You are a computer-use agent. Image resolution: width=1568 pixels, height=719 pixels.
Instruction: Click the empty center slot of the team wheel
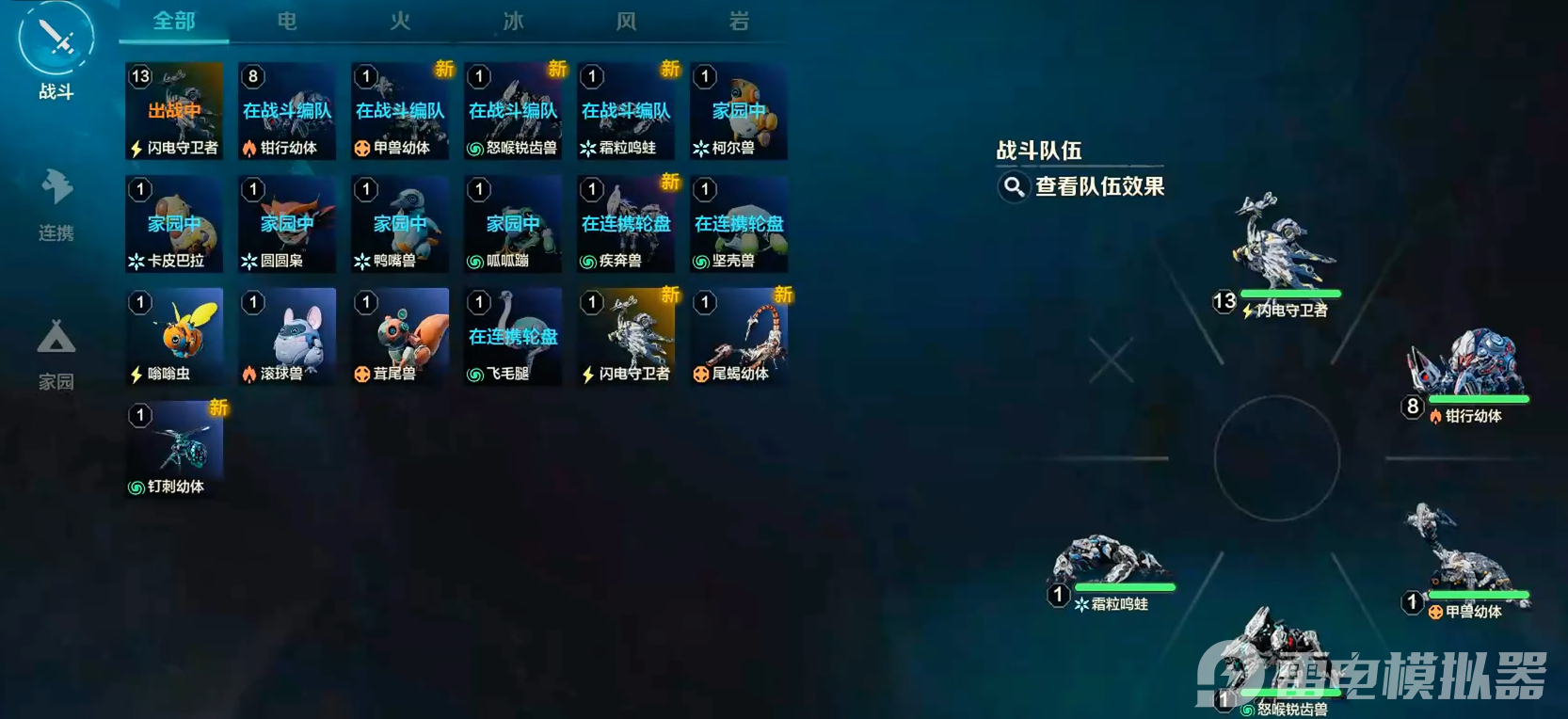[x=1277, y=458]
